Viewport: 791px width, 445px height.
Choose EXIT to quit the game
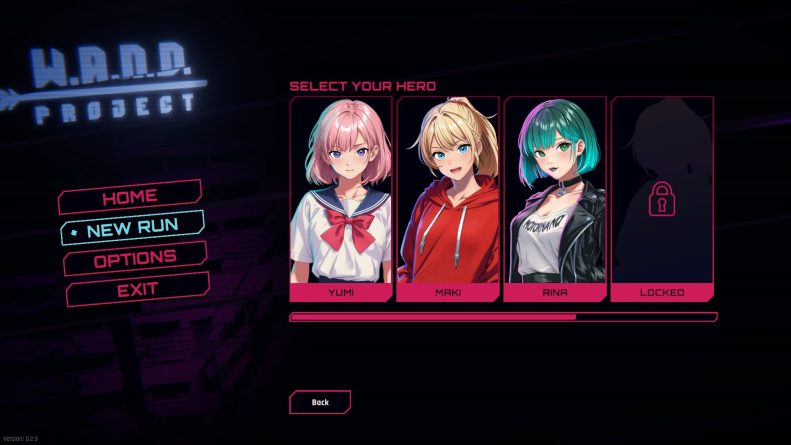click(138, 290)
